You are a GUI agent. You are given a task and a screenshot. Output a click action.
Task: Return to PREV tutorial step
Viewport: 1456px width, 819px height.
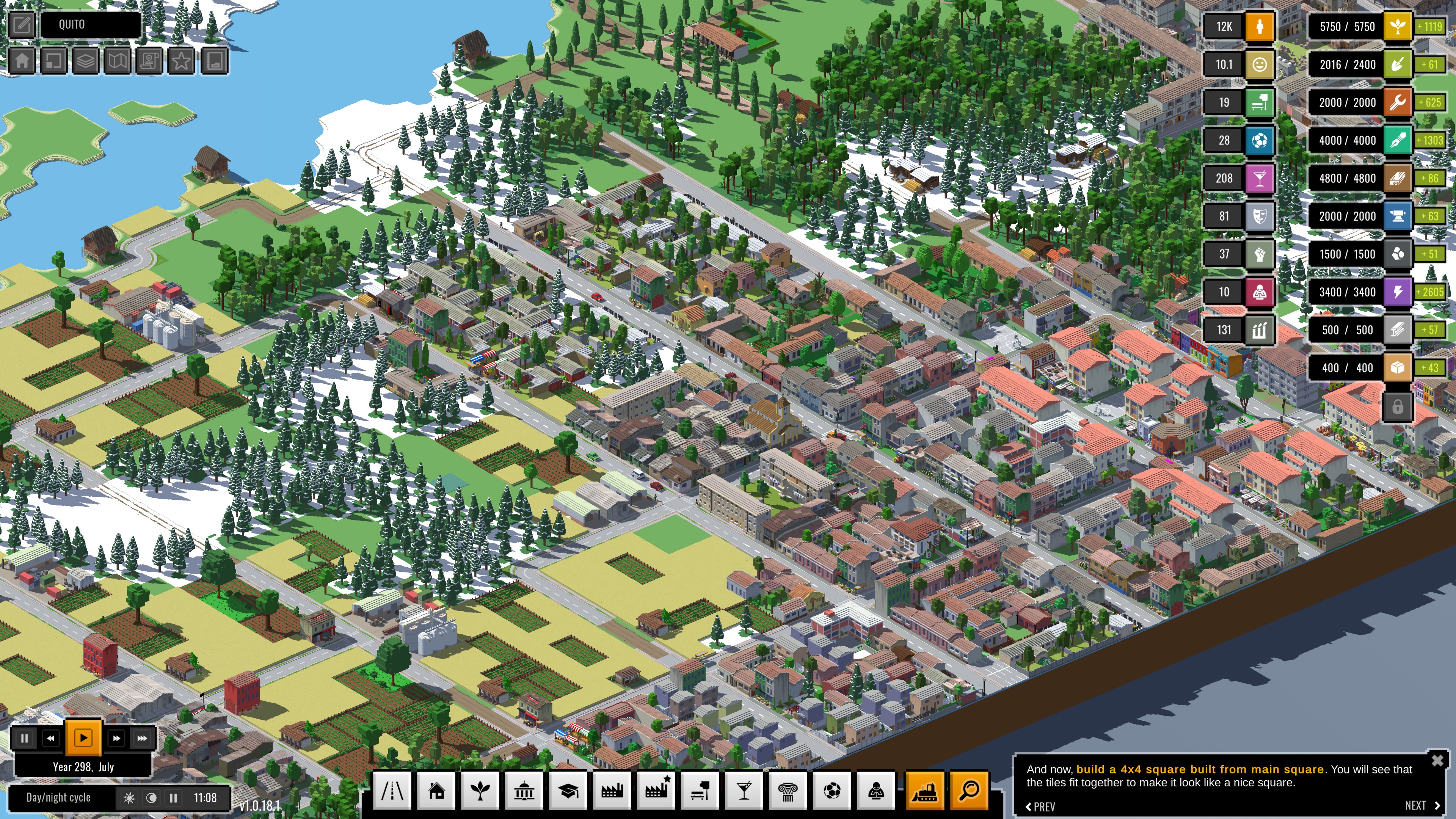coord(1040,806)
